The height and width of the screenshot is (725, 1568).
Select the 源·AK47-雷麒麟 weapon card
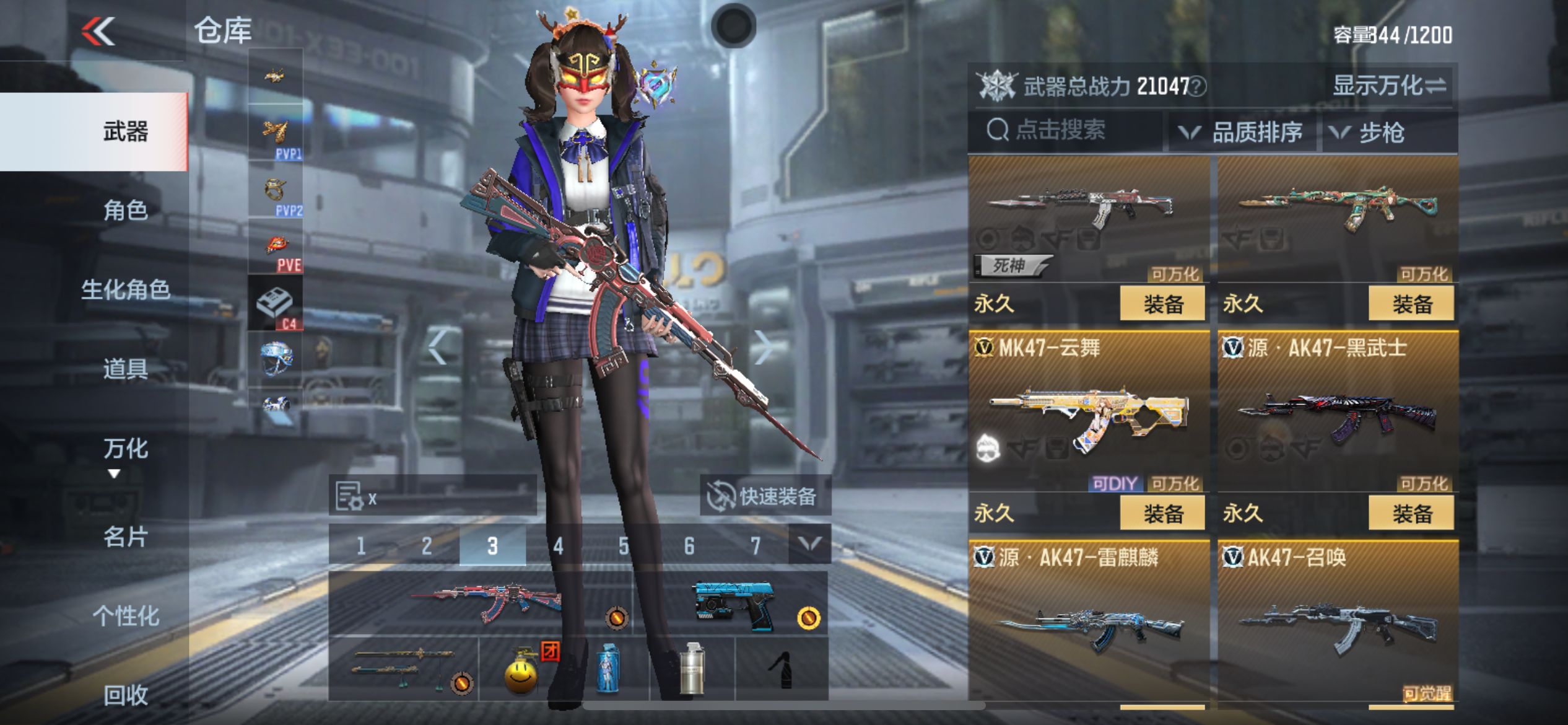[x=1089, y=626]
